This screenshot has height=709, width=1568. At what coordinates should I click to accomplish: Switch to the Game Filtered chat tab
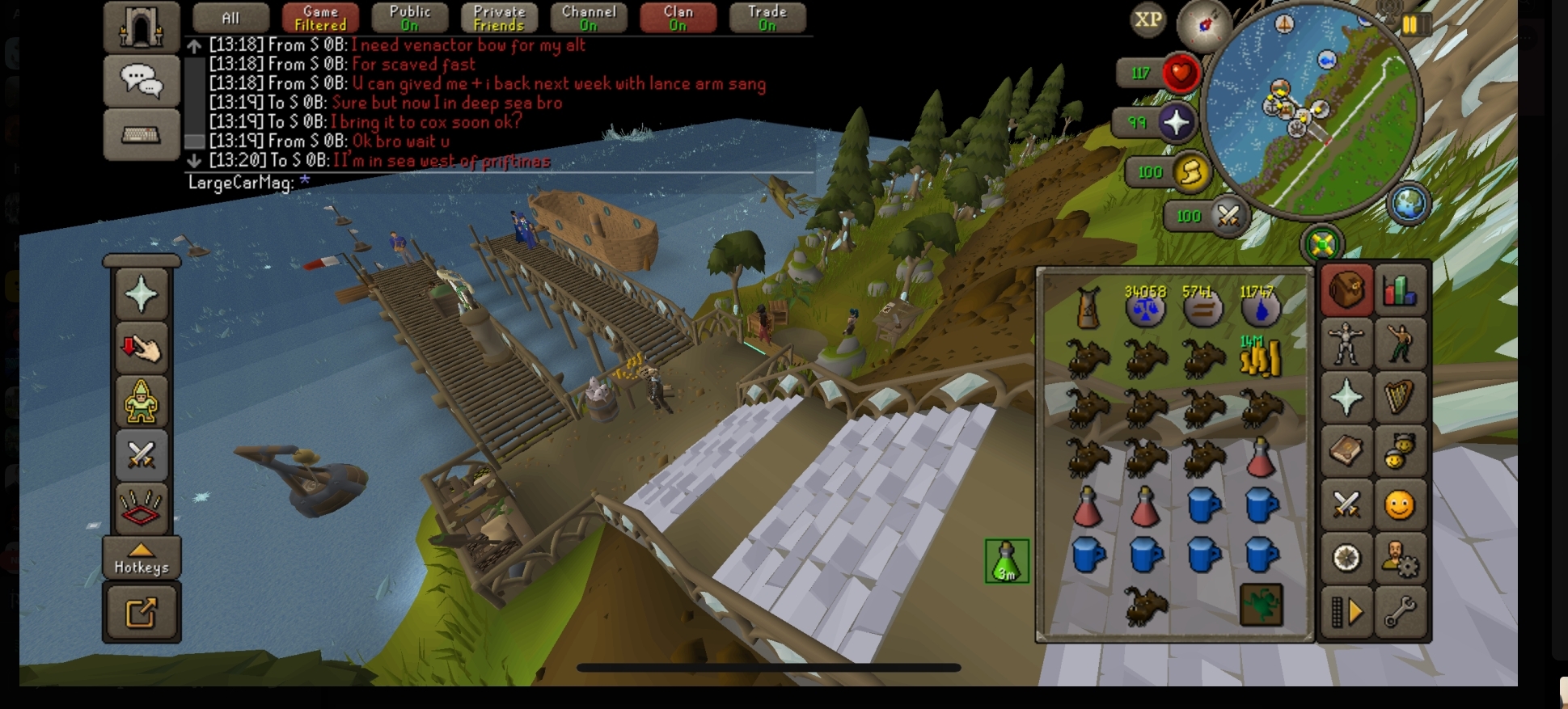pos(320,18)
